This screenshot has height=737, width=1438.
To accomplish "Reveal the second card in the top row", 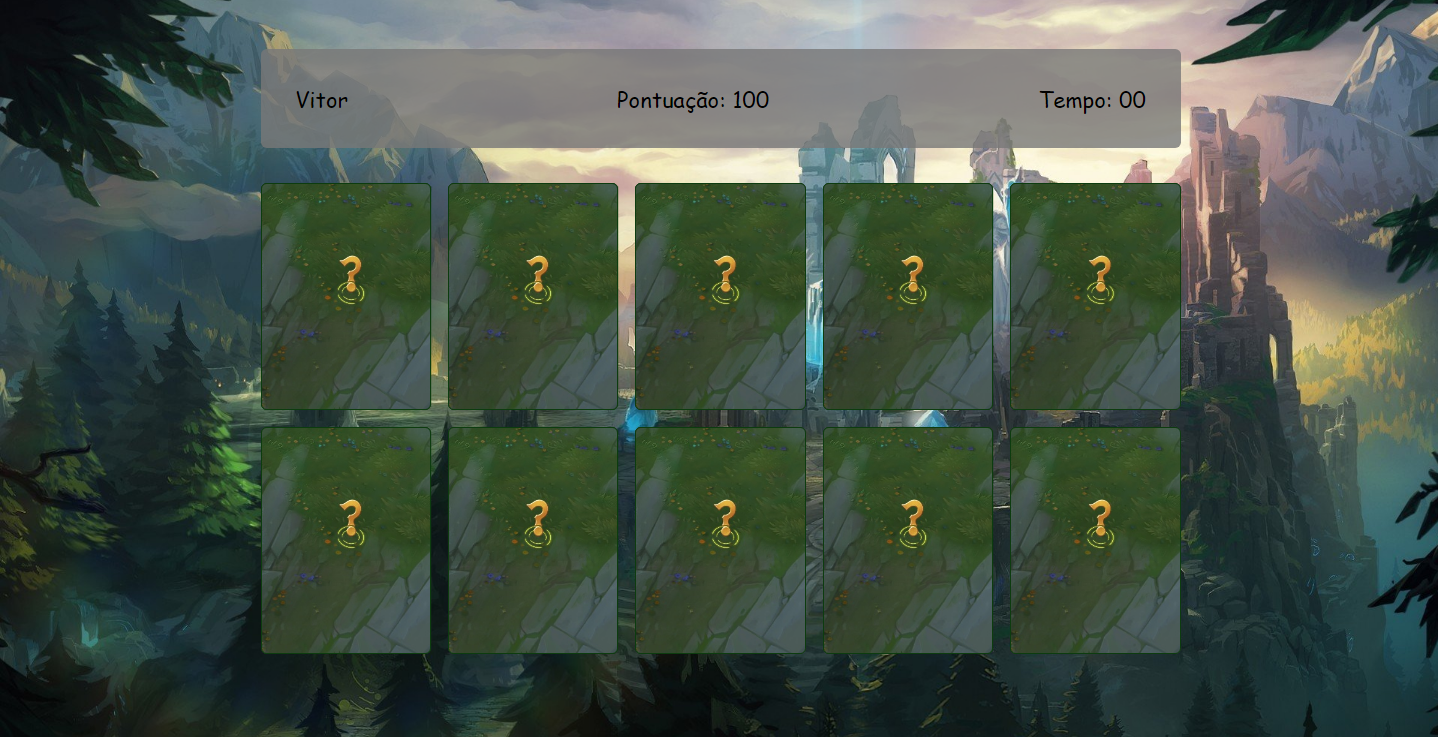I will coord(533,295).
